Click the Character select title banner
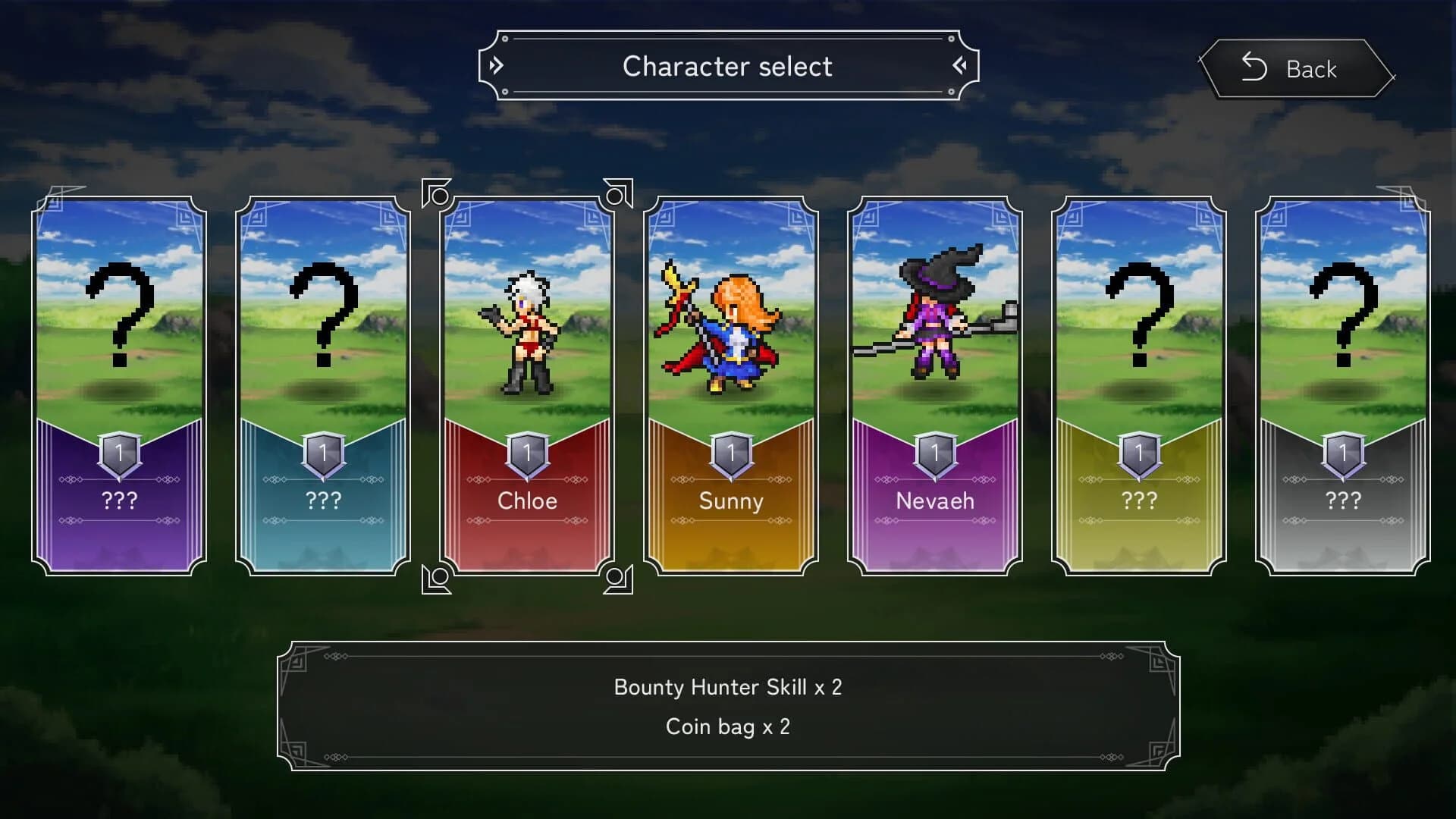 pos(728,67)
